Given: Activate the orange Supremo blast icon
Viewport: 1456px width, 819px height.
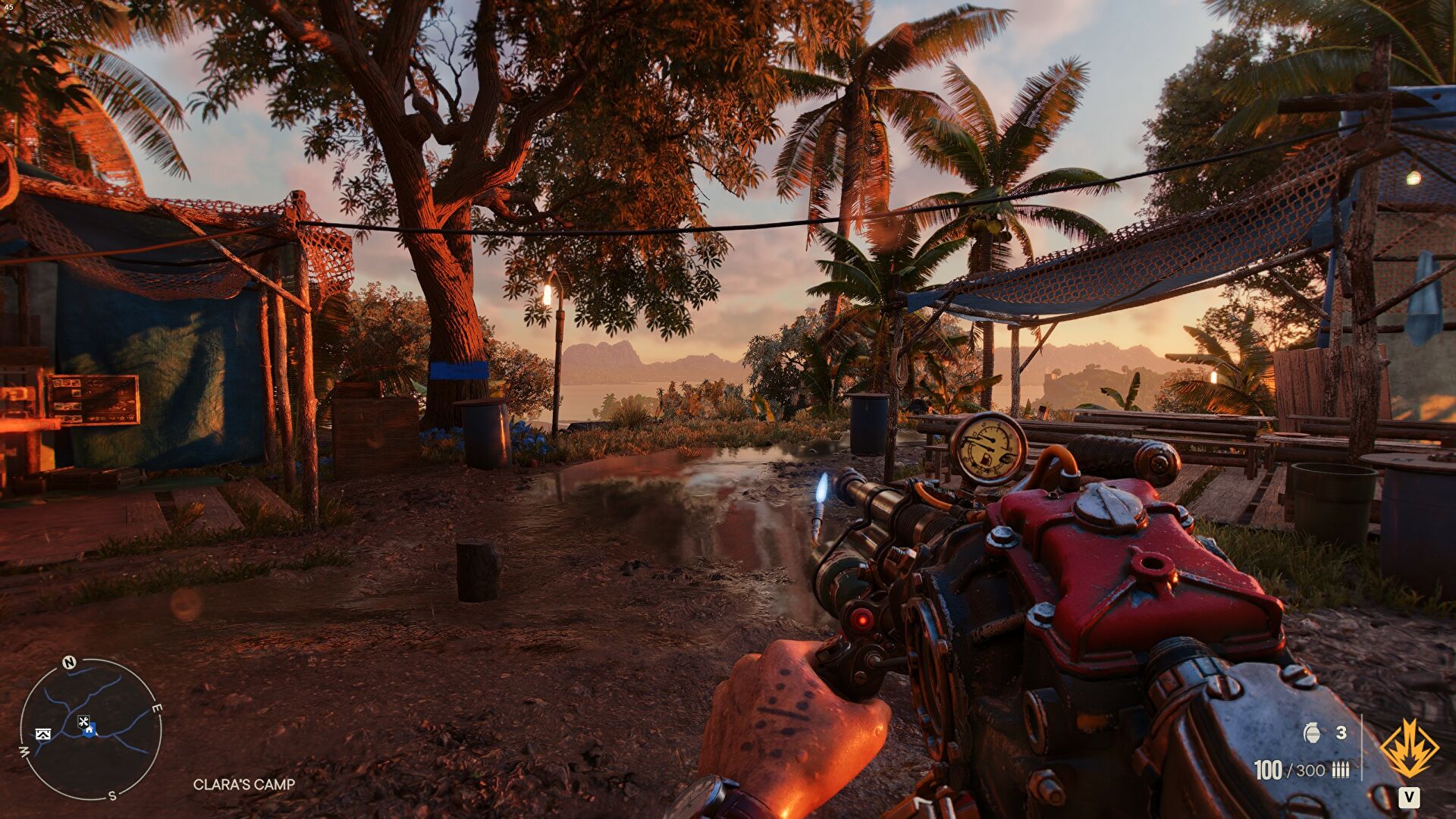Looking at the screenshot, I should 1410,745.
